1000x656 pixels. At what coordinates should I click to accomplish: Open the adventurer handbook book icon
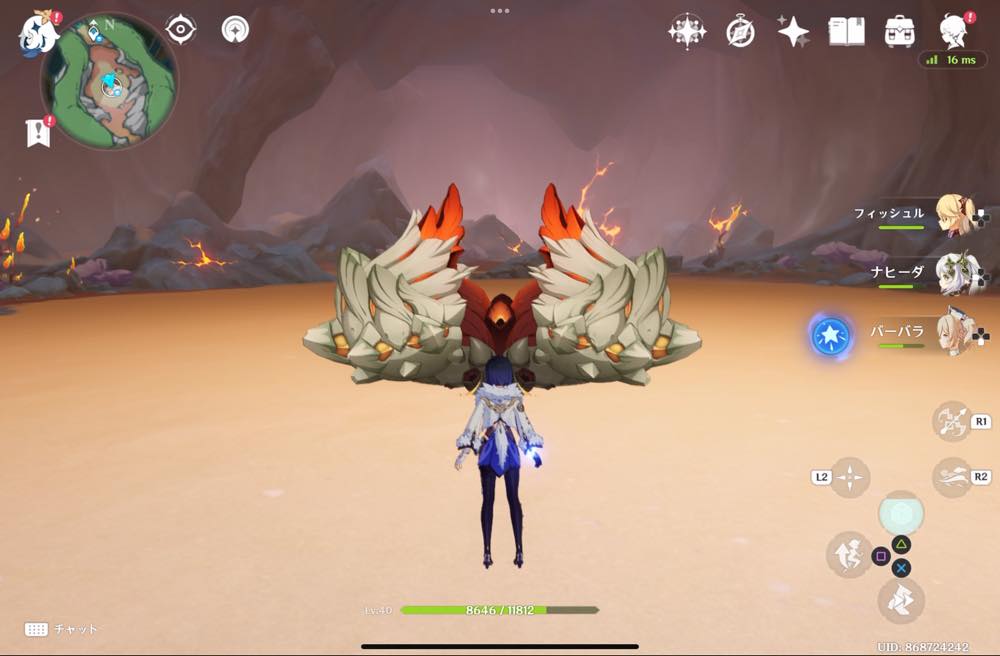click(x=846, y=32)
